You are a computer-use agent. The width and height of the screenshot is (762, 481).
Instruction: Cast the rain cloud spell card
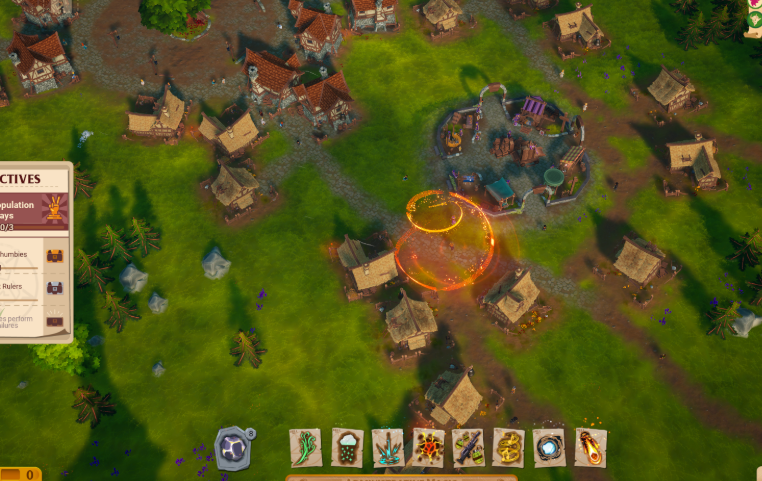coord(347,447)
